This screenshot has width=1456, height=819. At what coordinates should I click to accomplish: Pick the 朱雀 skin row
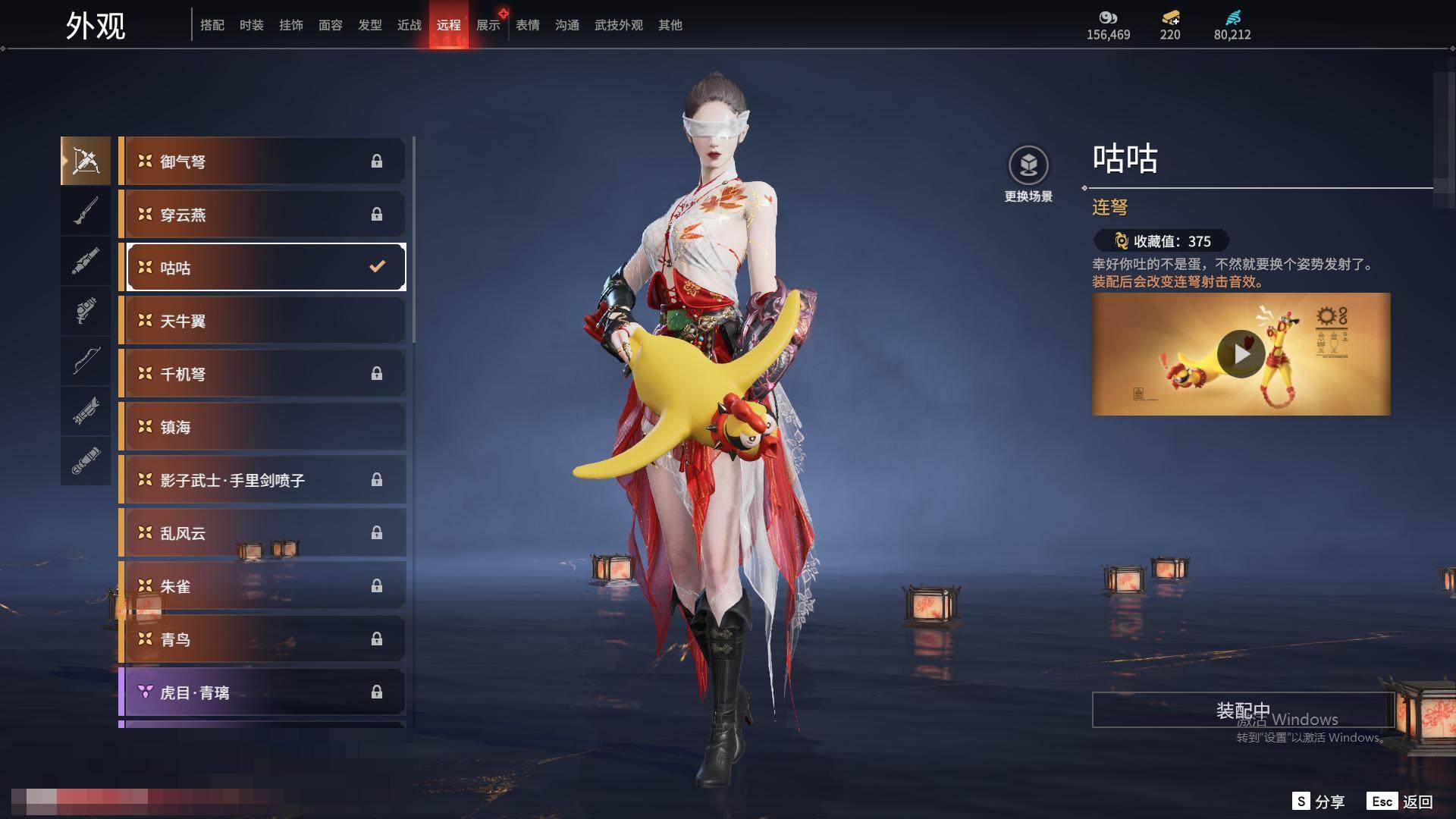(262, 585)
